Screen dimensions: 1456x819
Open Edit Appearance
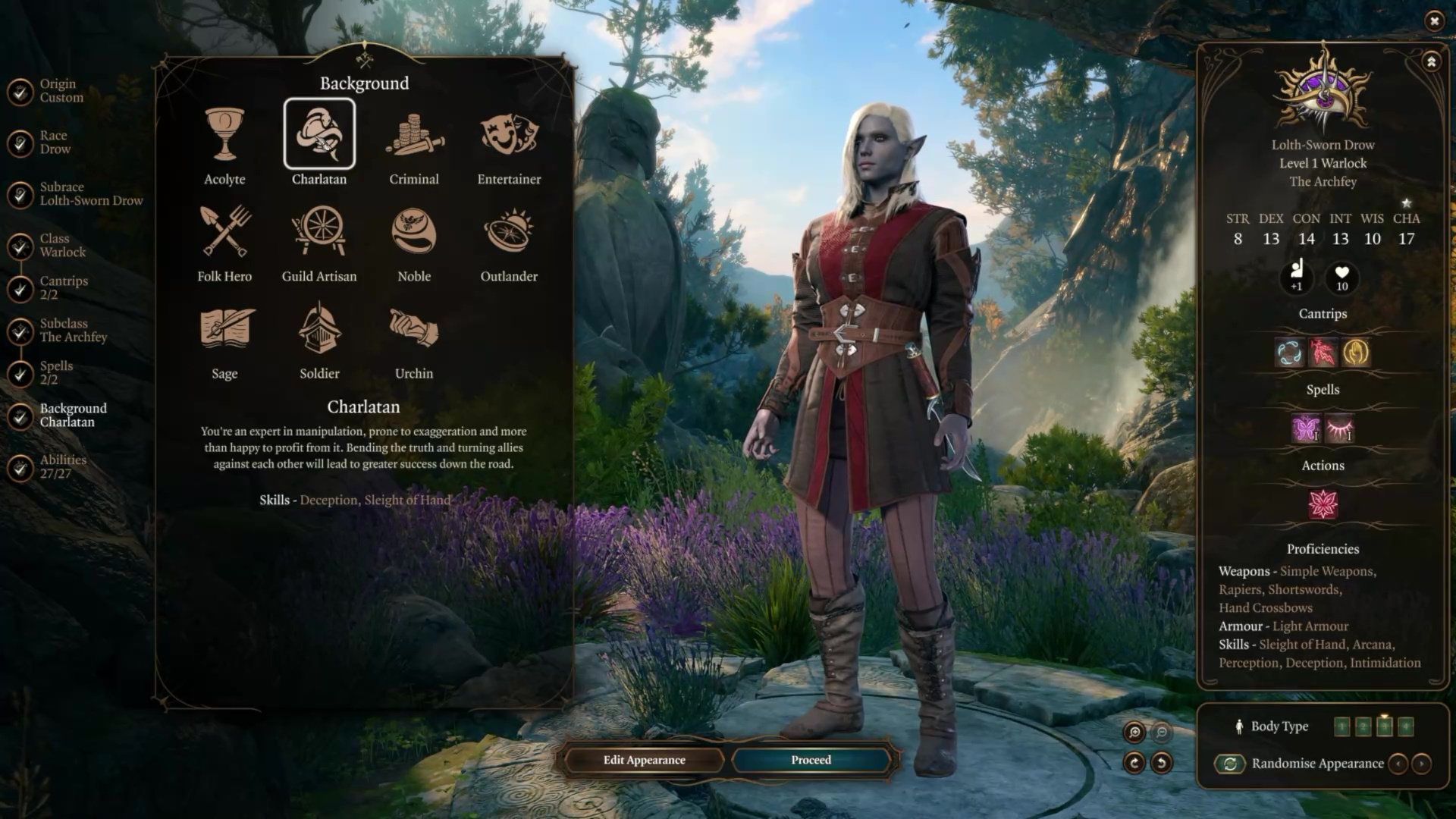[644, 760]
